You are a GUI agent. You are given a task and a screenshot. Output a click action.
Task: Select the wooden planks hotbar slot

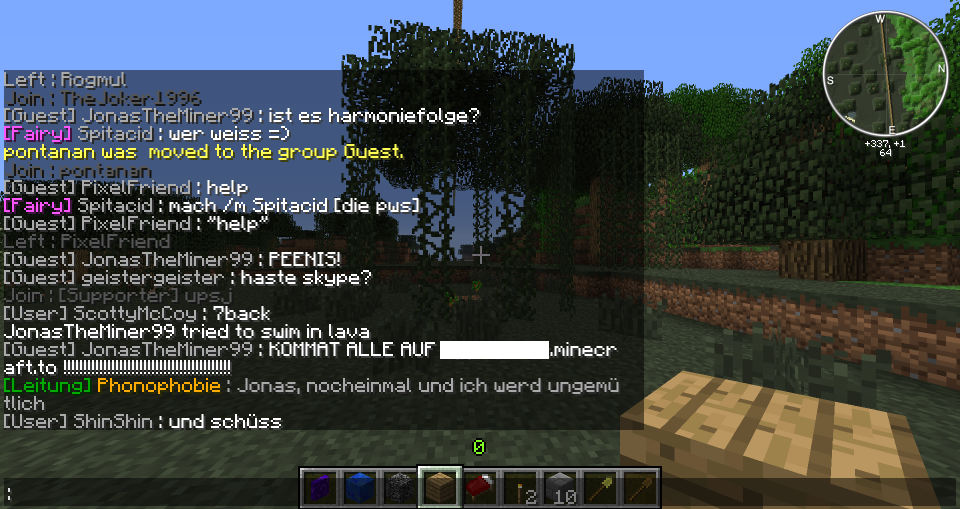pos(440,488)
